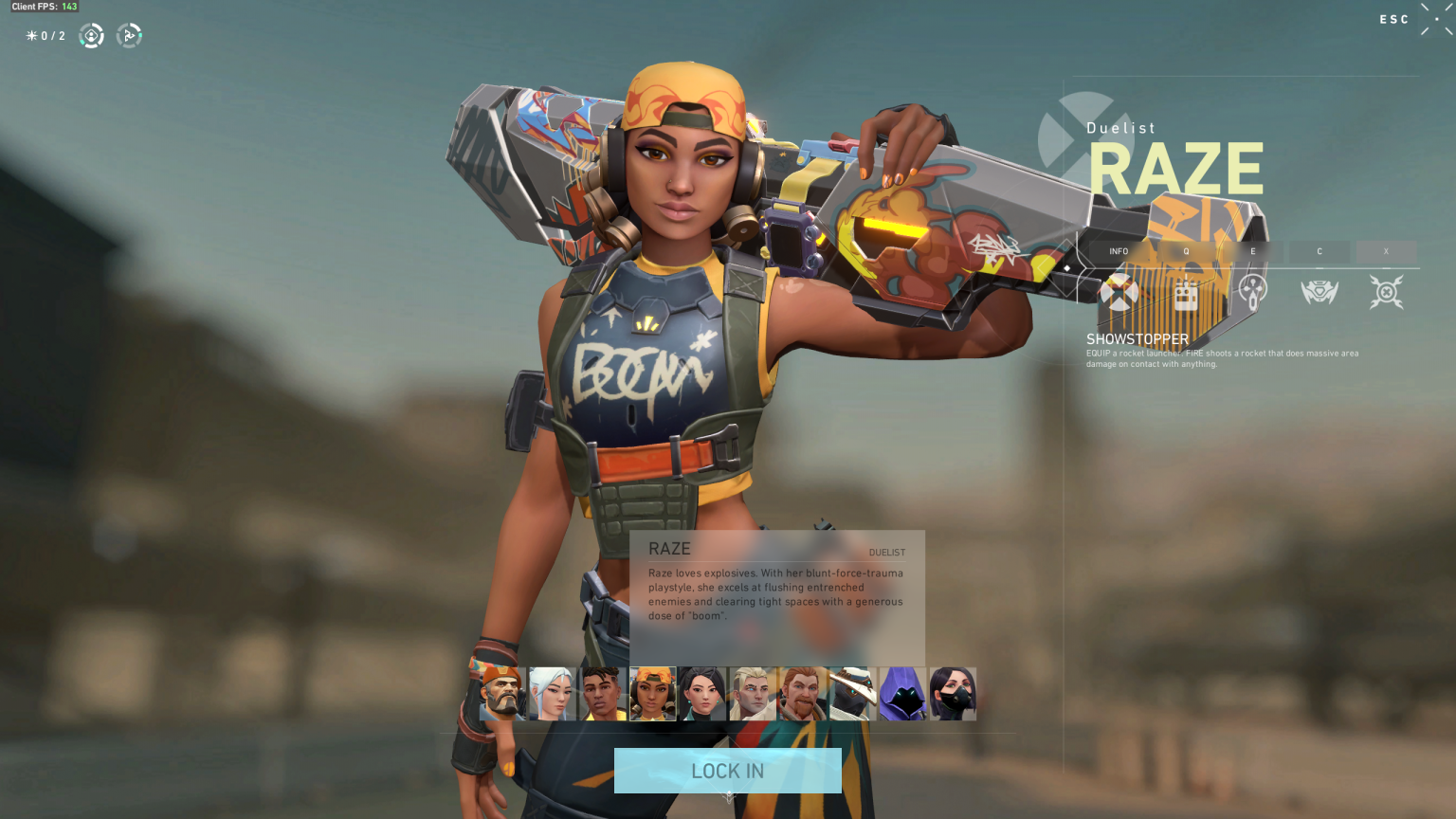The image size is (1456, 819).
Task: Open the player card icon top left
Action: [90, 35]
